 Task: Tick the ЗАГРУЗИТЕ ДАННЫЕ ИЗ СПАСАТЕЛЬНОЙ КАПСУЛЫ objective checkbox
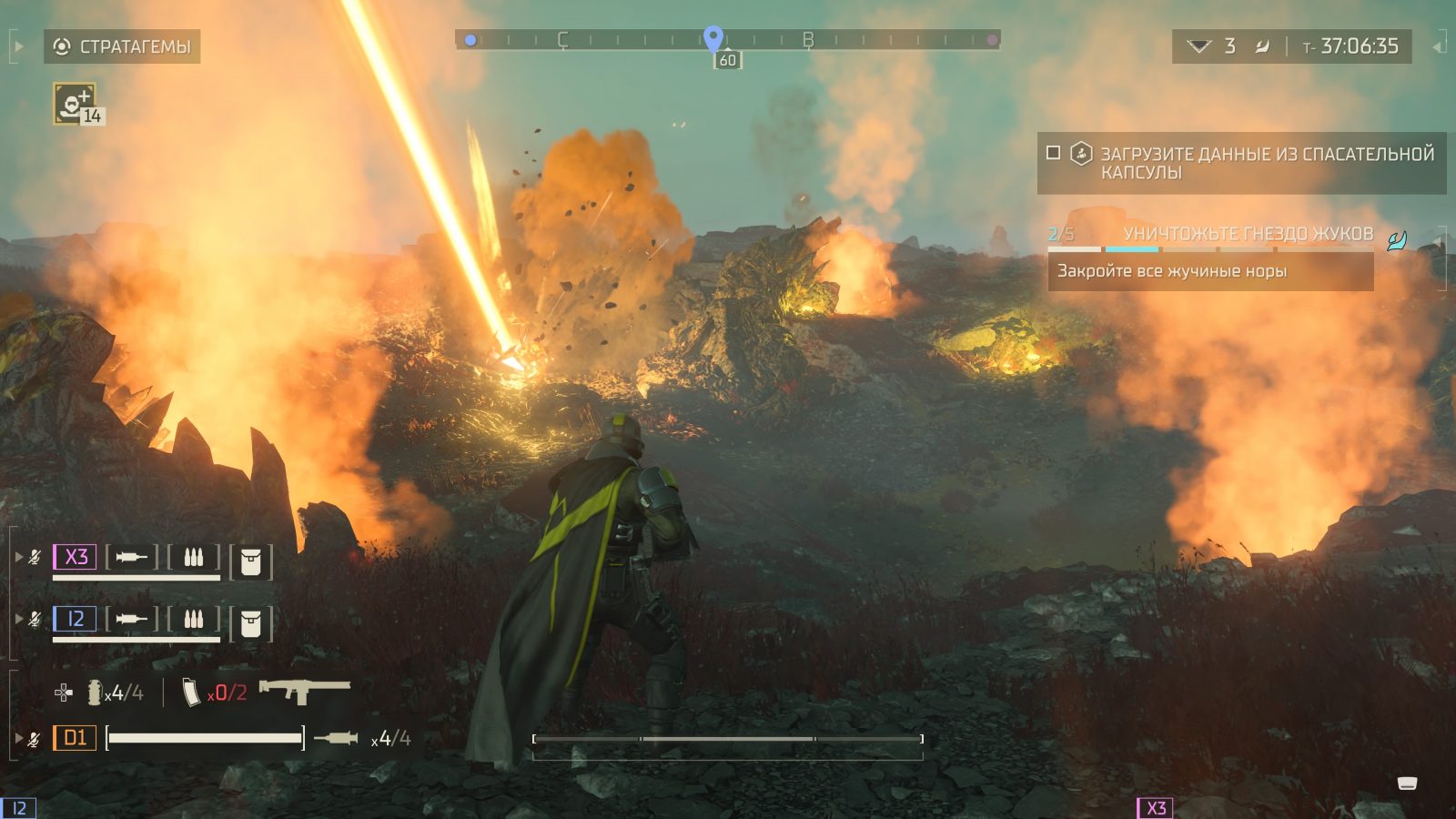click(1053, 153)
